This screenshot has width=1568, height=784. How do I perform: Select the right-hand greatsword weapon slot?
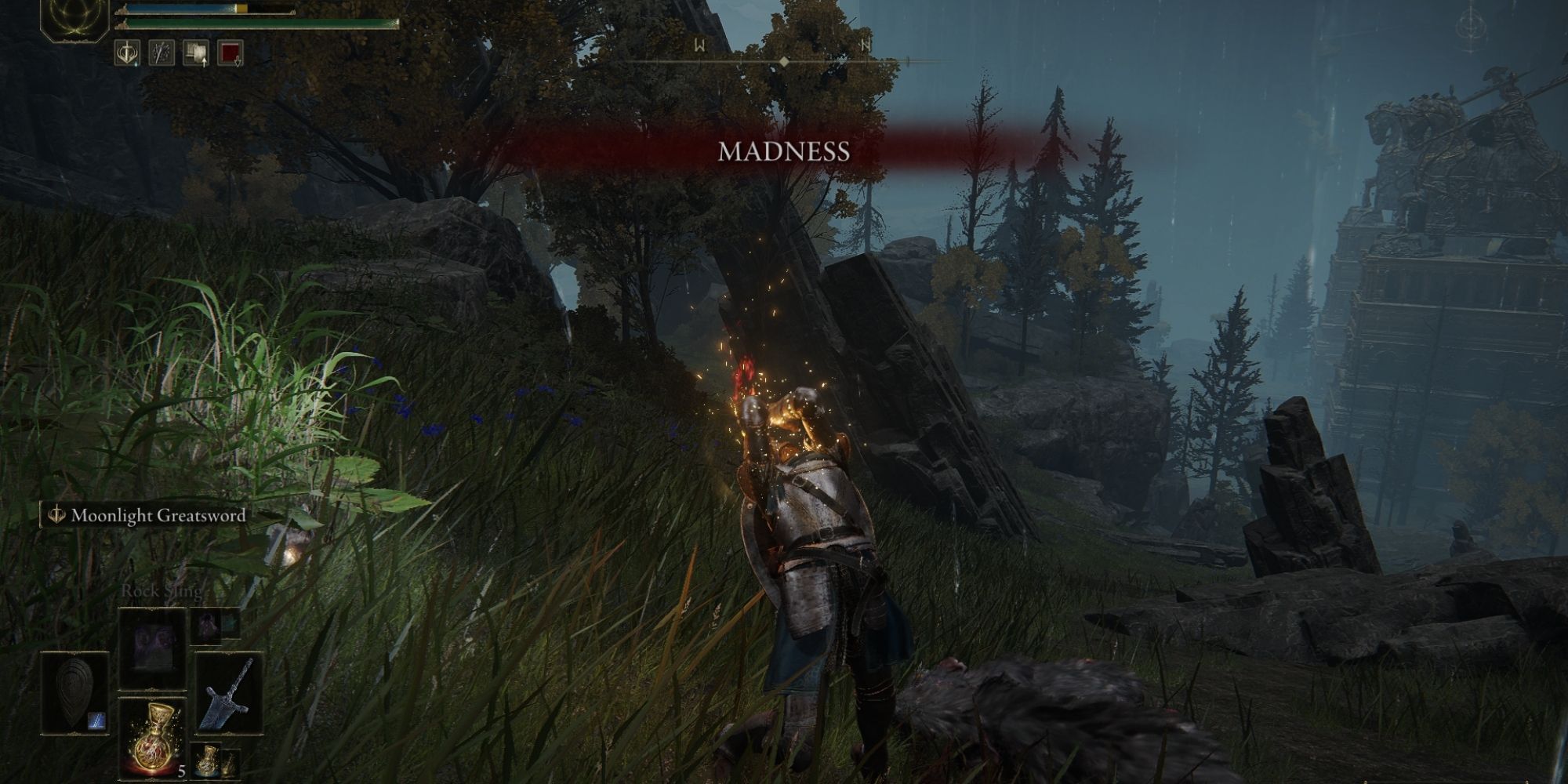[228, 694]
